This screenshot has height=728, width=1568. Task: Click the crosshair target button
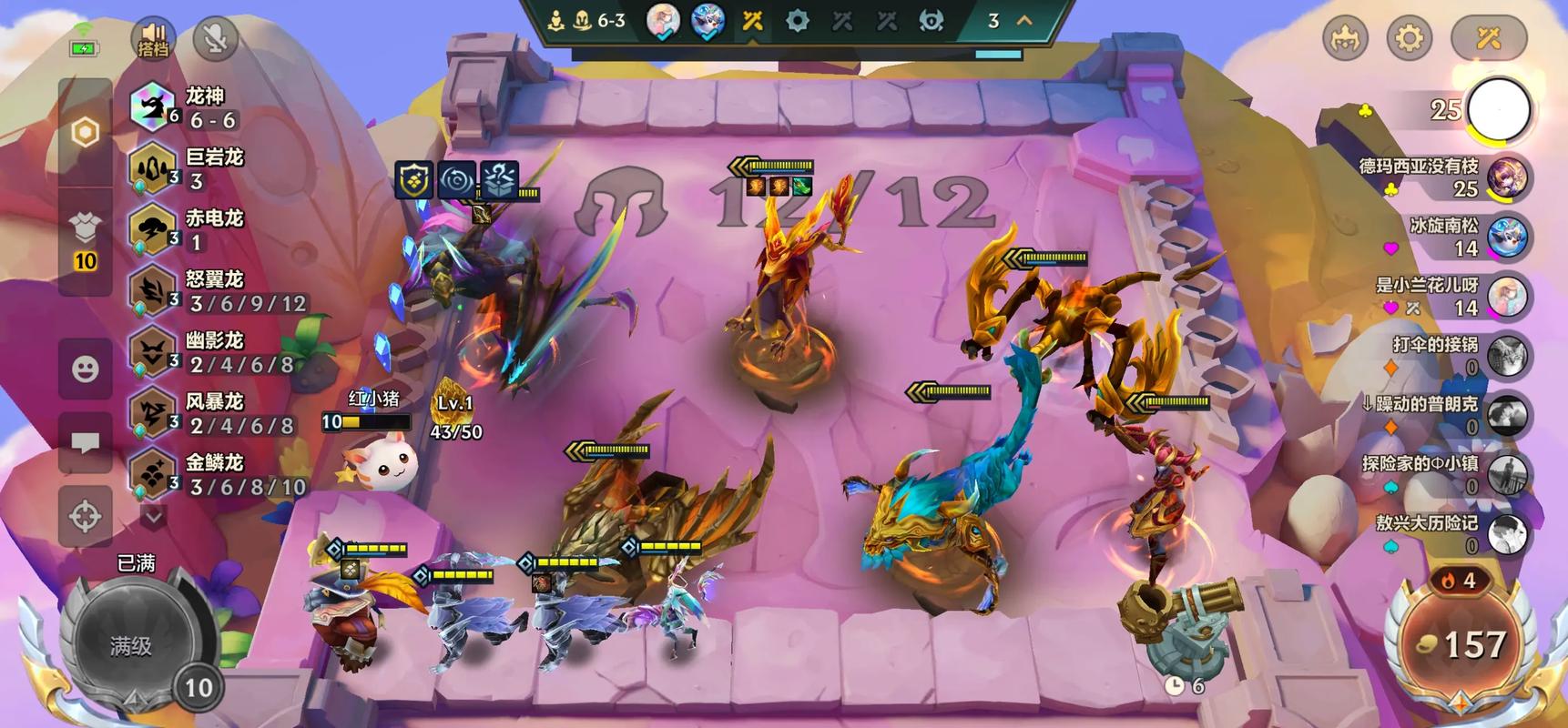[86, 516]
